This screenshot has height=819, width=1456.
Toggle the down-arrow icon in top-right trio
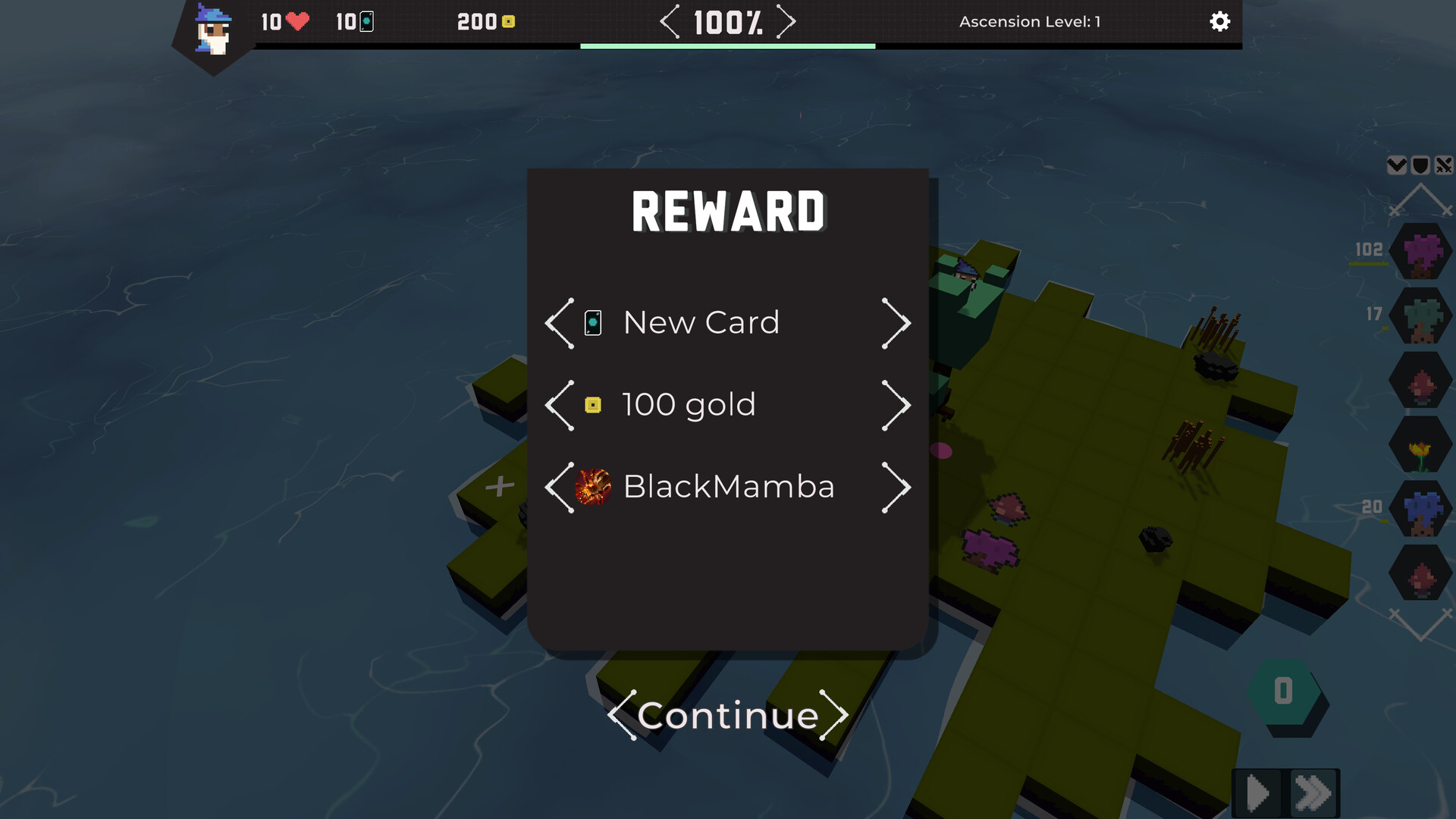[x=1396, y=165]
